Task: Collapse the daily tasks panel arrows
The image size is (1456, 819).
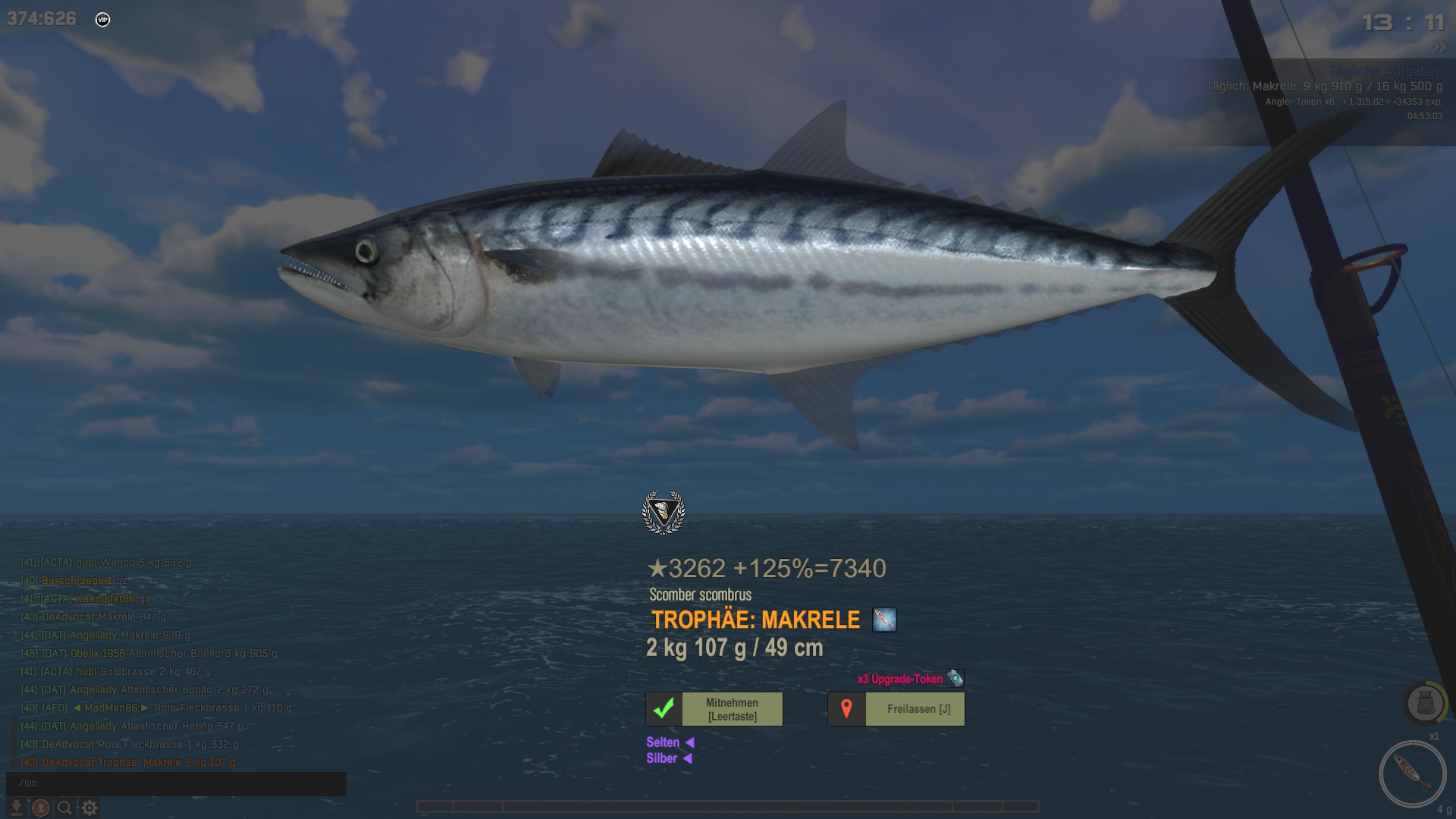Action: click(1439, 47)
